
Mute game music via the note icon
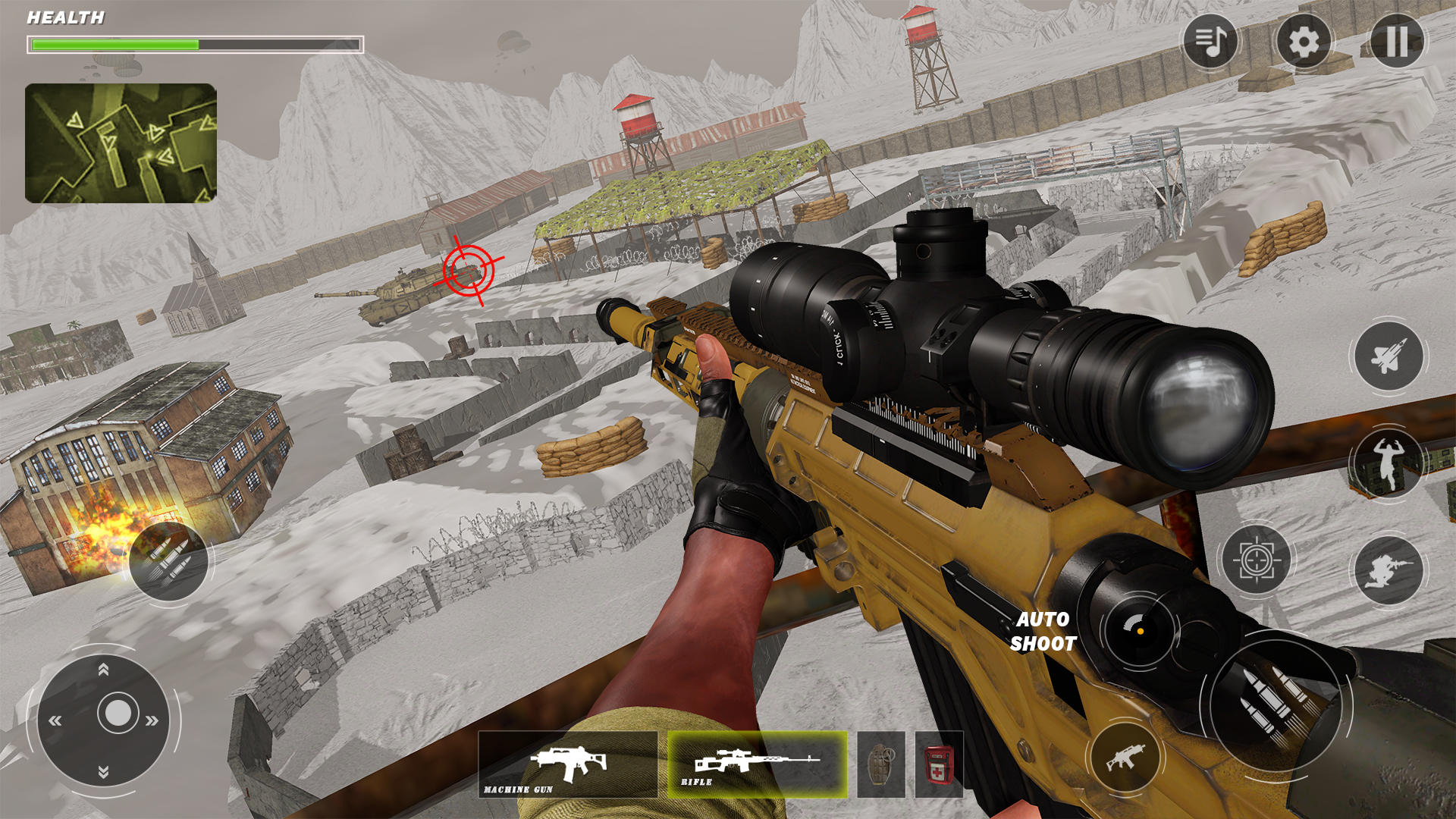point(1211,43)
